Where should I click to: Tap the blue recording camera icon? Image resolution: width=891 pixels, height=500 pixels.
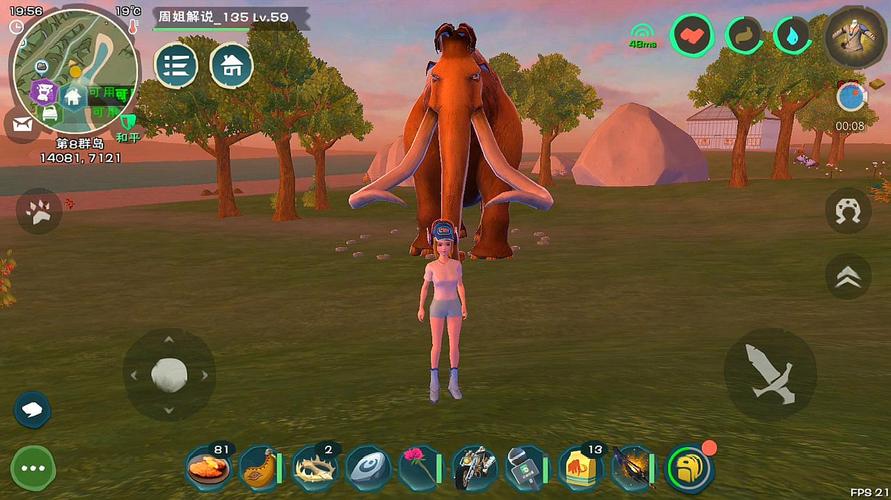click(850, 97)
